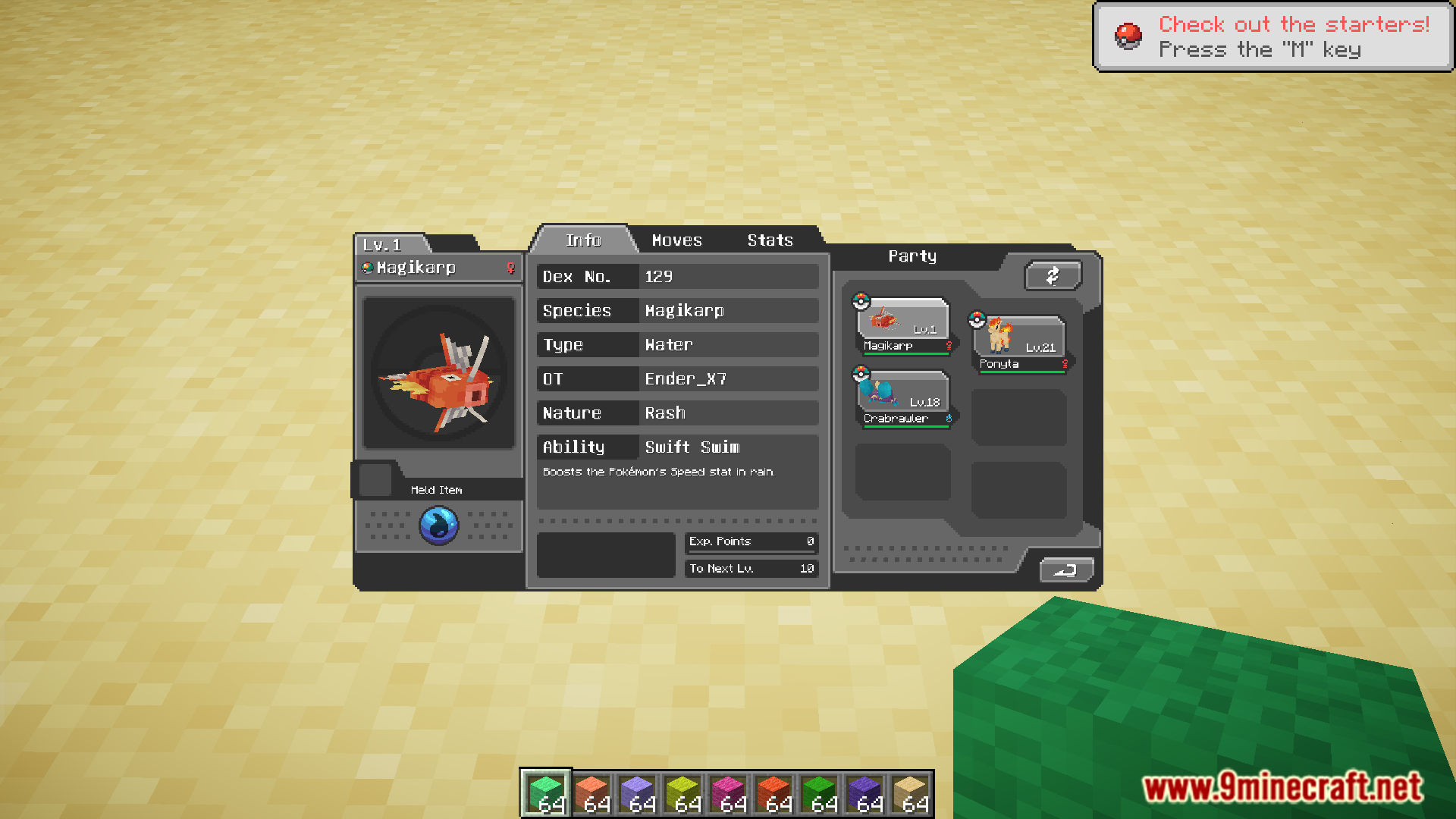
Task: Show the Stats tab
Action: 770,240
